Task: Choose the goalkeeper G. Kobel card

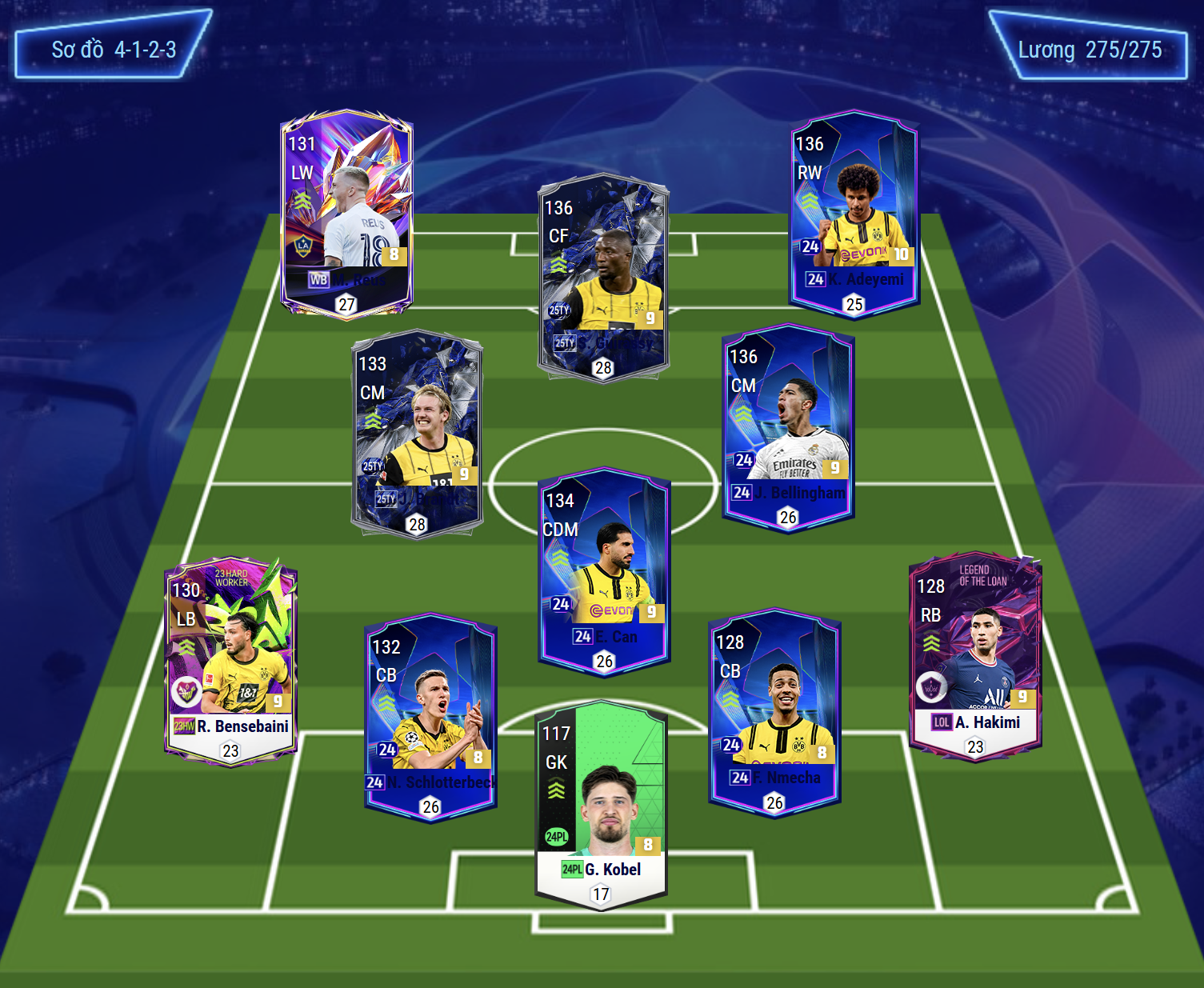Action: point(601,804)
